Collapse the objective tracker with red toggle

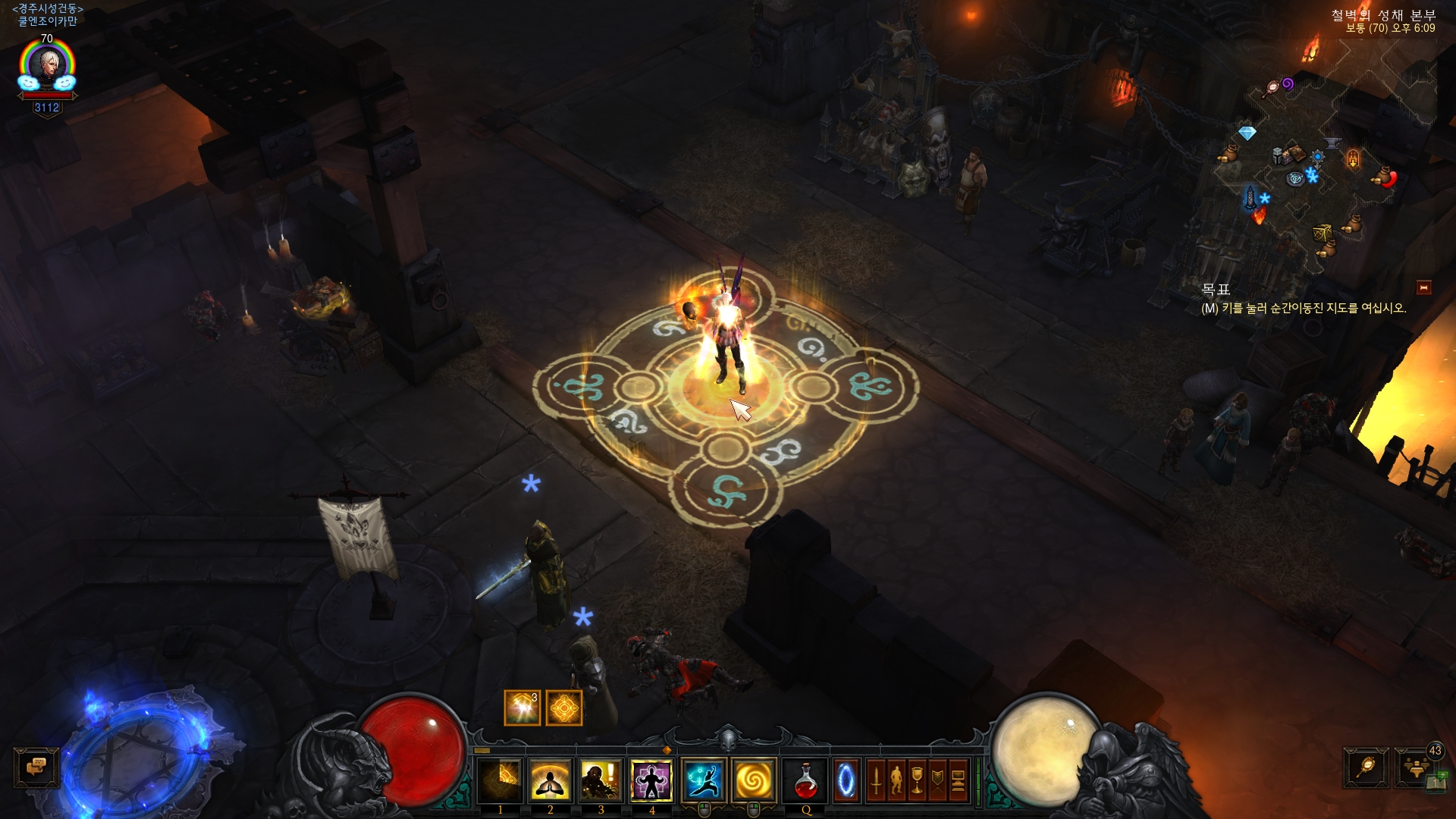[1423, 287]
